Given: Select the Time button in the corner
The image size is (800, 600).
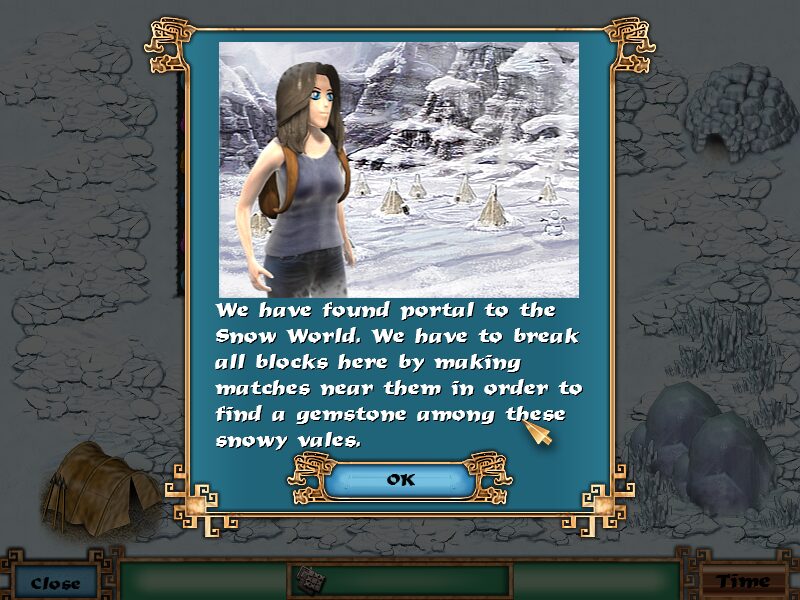Looking at the screenshot, I should (743, 581).
